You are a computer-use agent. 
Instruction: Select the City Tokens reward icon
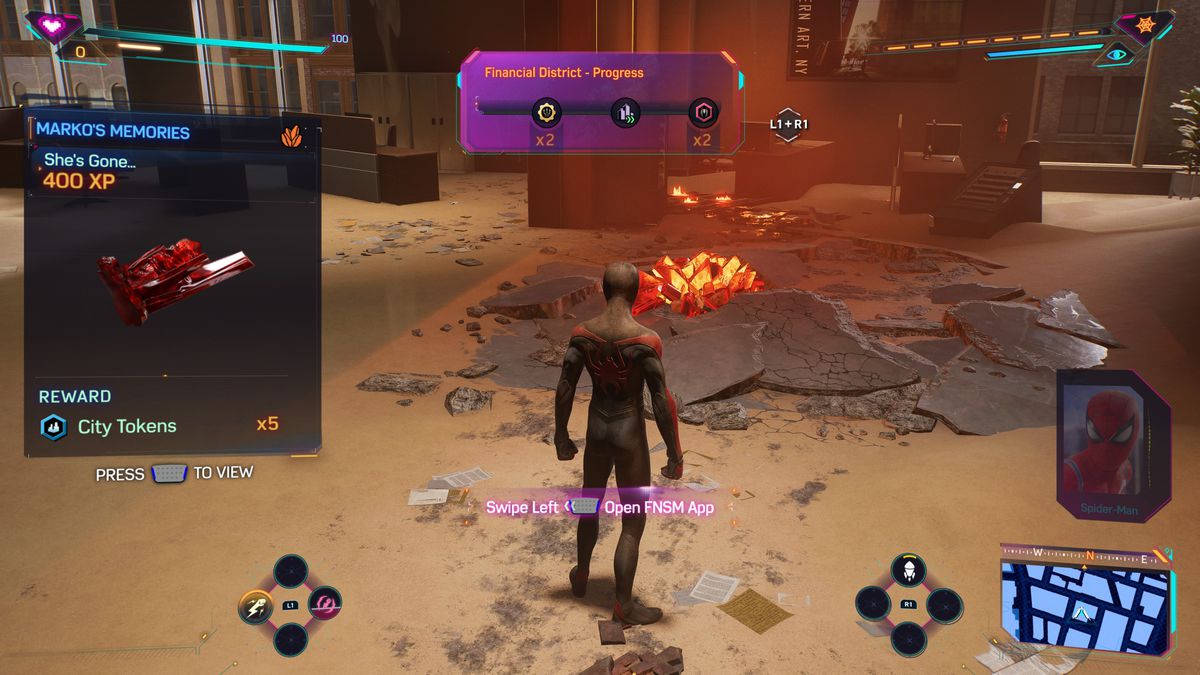click(53, 426)
